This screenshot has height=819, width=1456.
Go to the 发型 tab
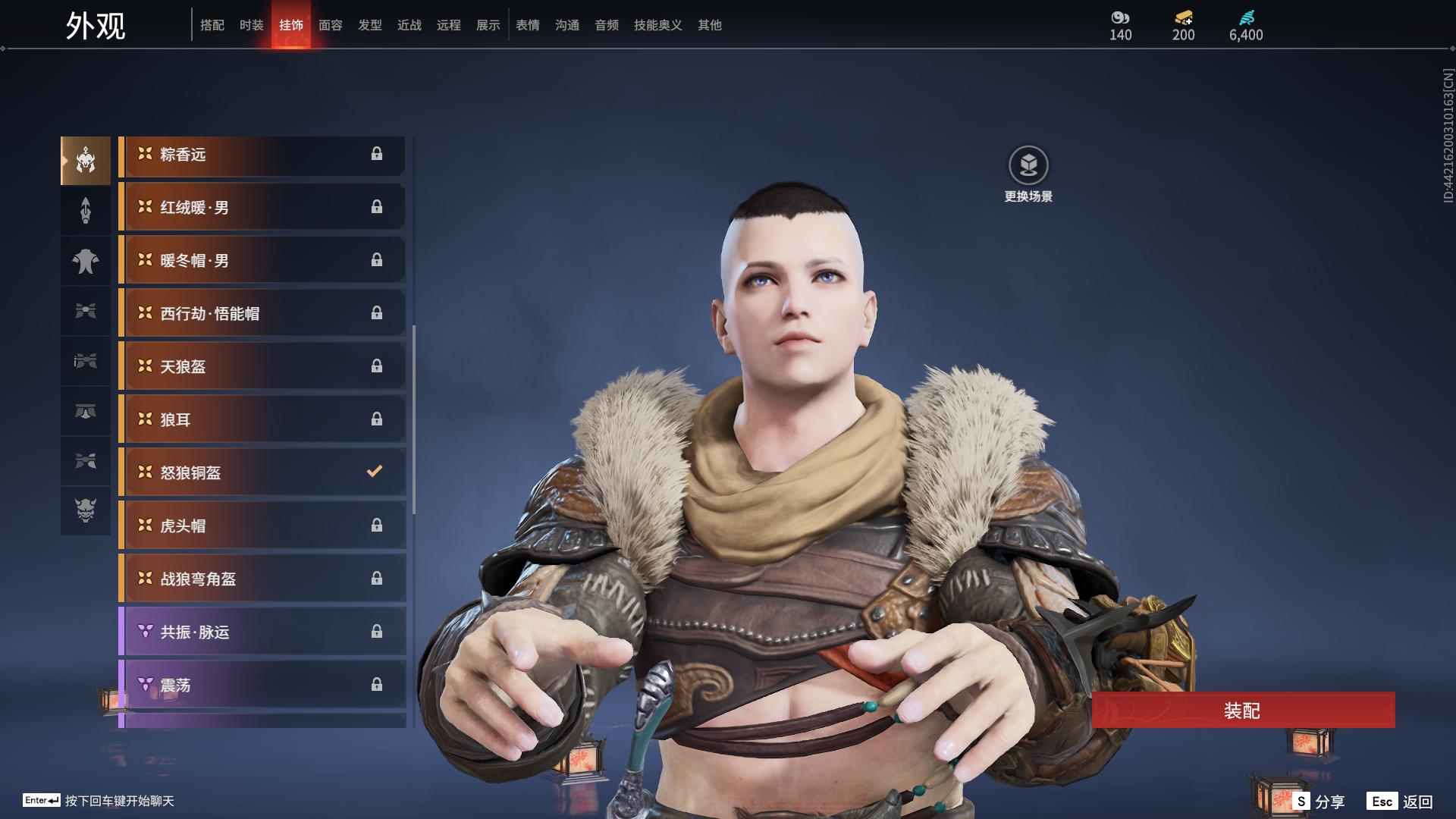[x=369, y=25]
